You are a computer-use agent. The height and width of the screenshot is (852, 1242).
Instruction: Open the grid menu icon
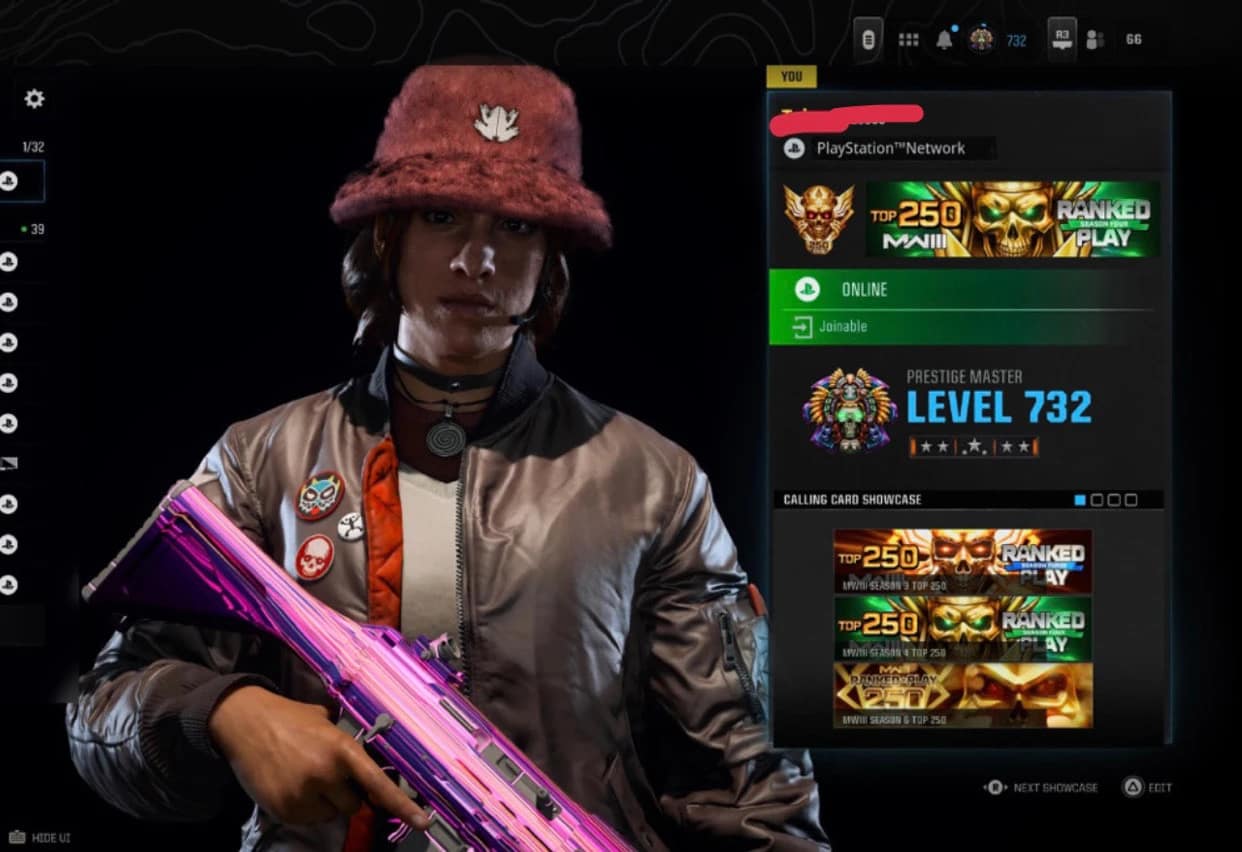coord(908,40)
